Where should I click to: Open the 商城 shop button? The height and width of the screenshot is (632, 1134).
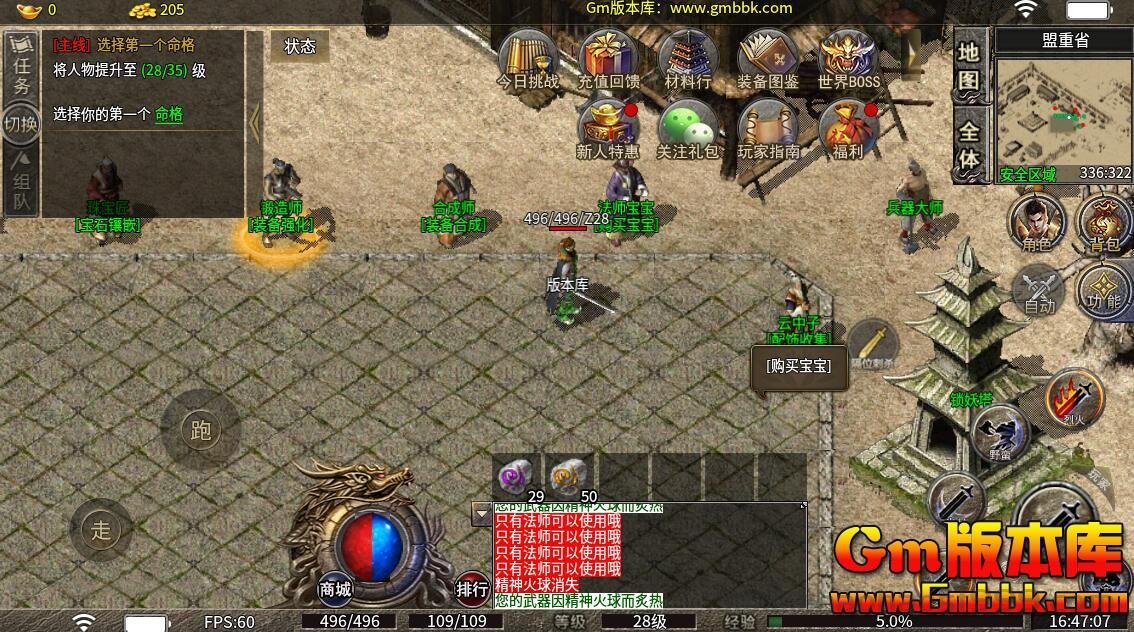335,589
